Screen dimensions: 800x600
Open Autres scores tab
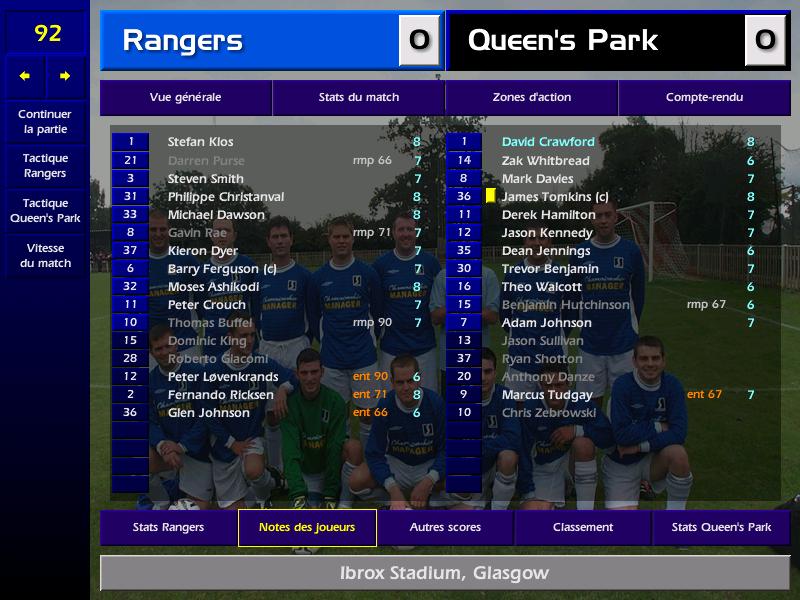[445, 527]
